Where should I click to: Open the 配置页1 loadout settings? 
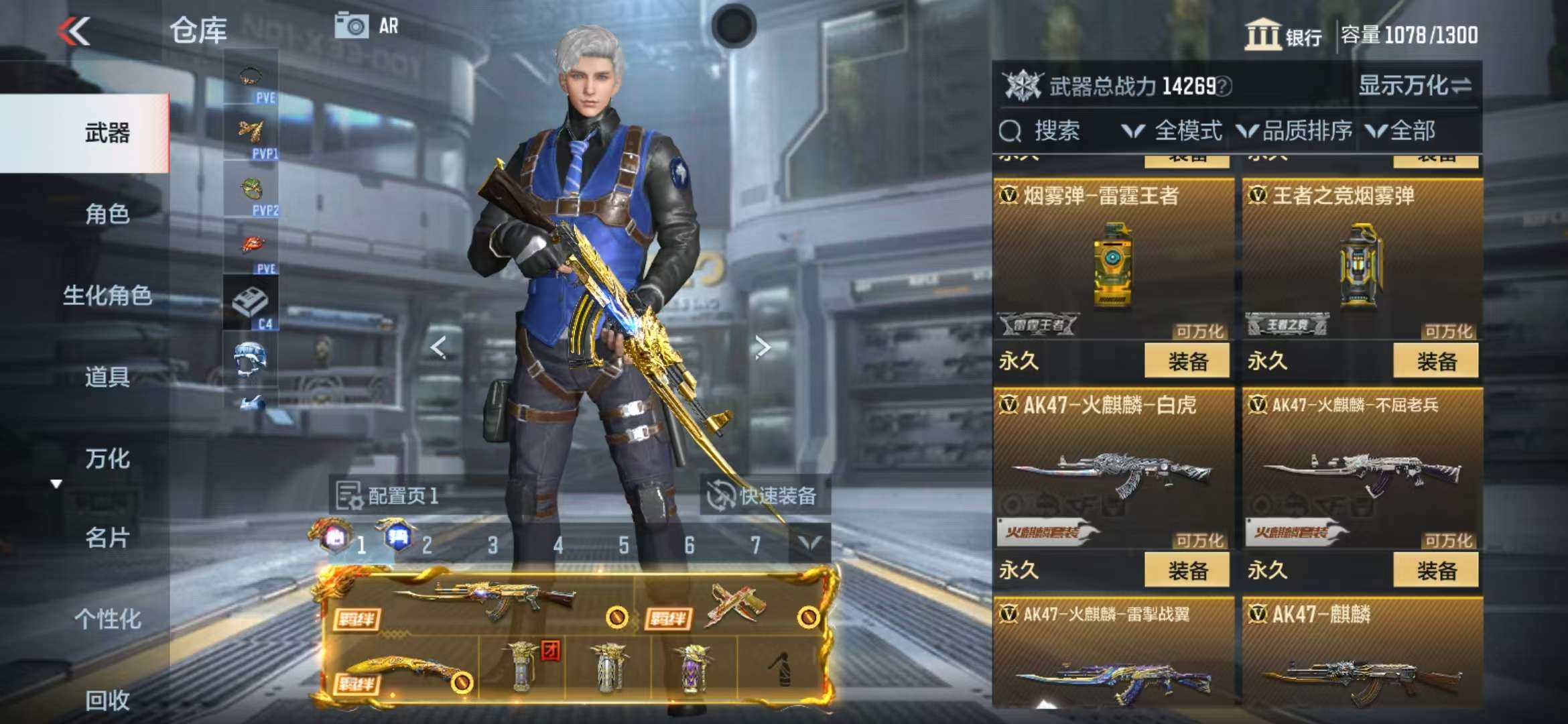pyautogui.click(x=387, y=496)
